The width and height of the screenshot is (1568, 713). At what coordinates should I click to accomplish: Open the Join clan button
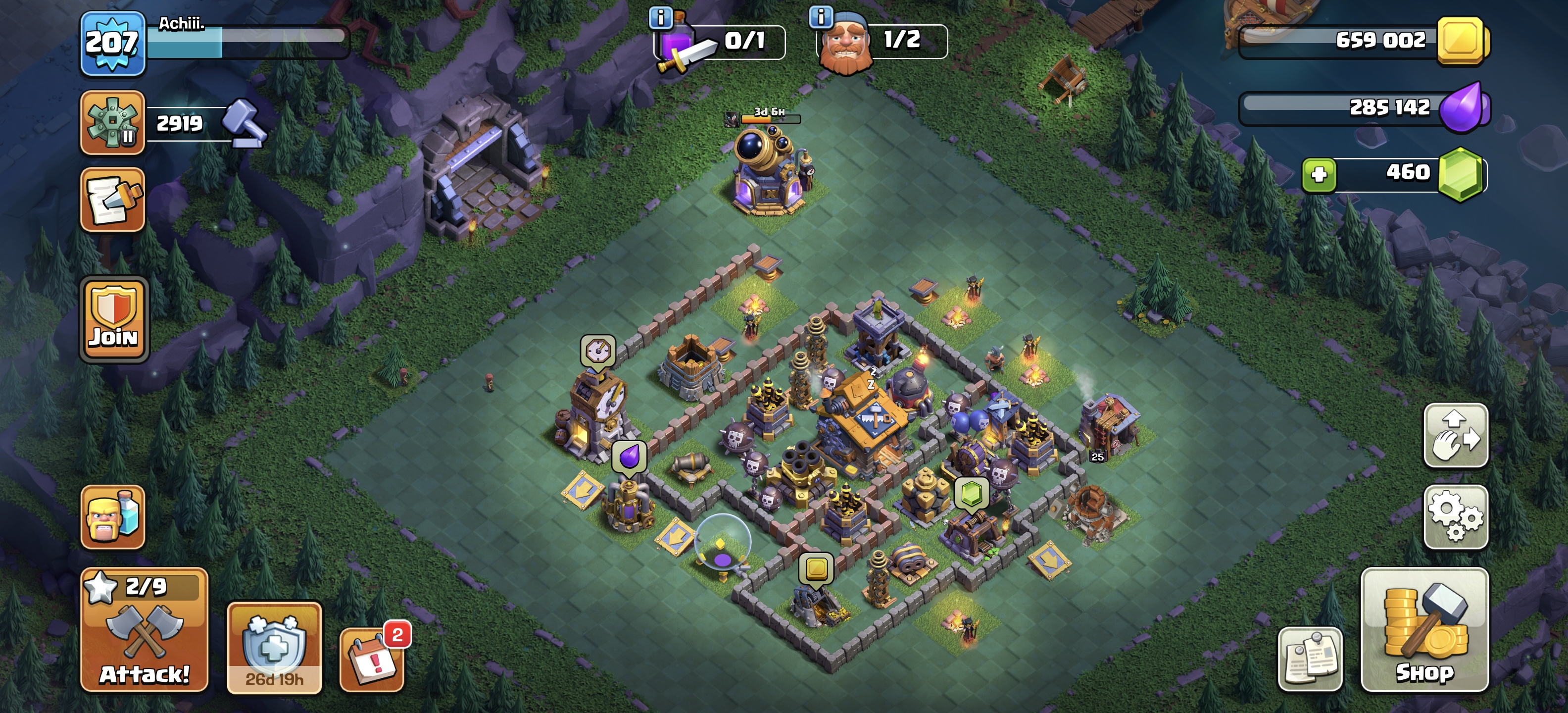114,320
